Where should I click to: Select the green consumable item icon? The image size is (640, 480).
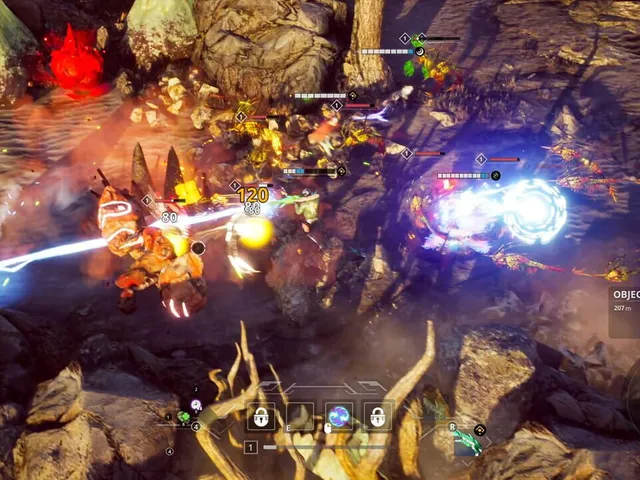click(183, 416)
